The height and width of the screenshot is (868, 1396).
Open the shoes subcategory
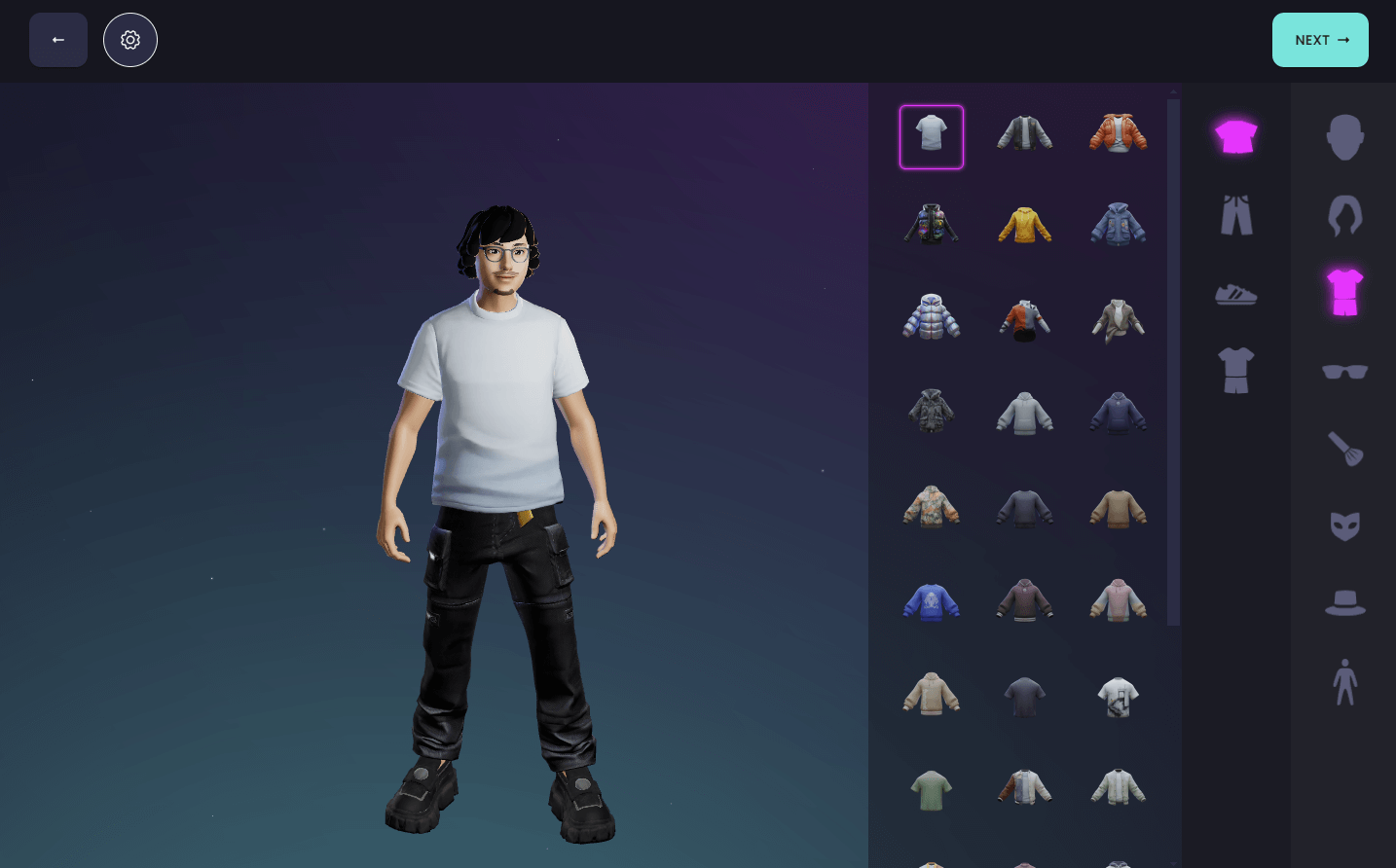coord(1236,293)
